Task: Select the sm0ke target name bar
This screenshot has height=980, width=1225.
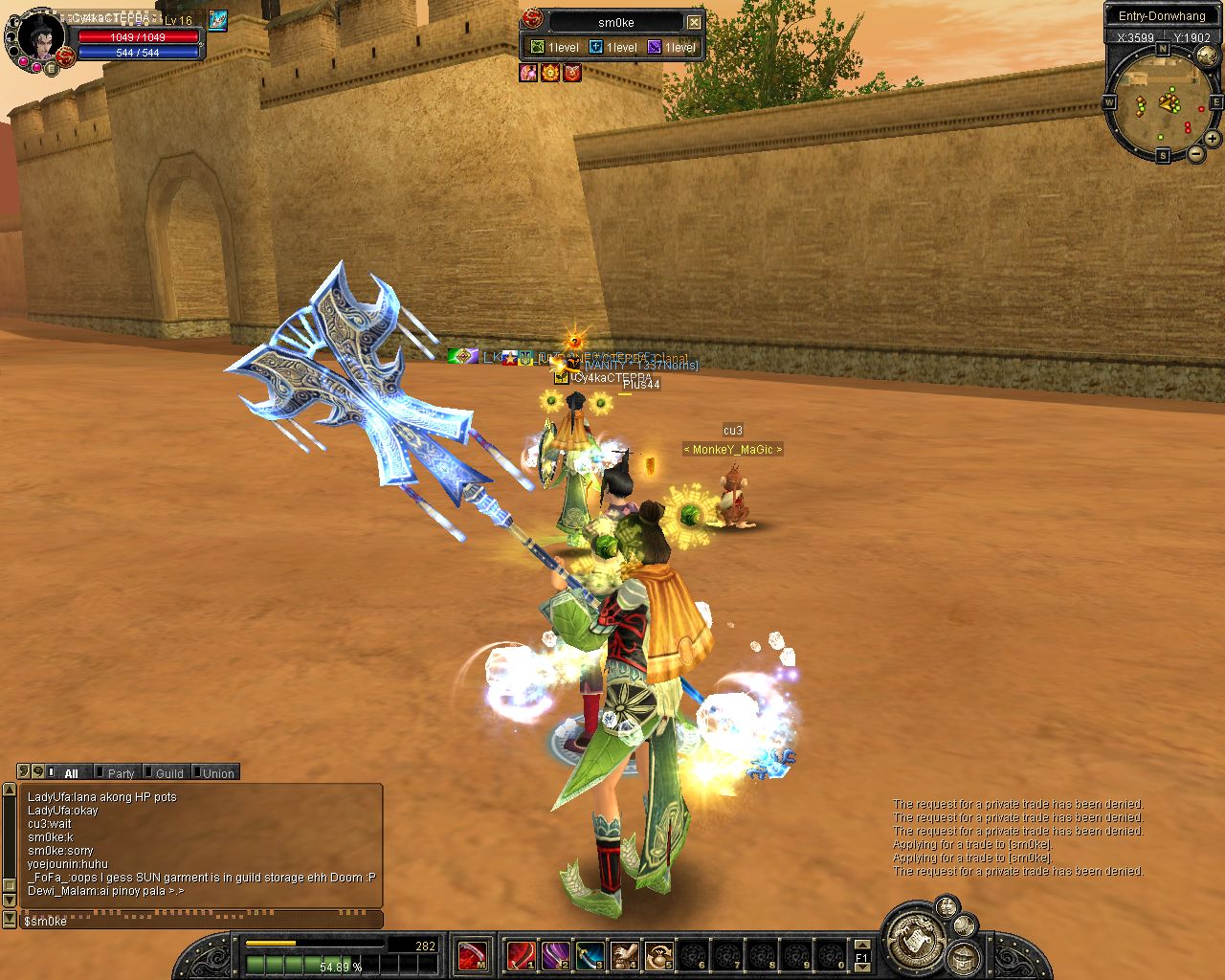Action: 615,22
